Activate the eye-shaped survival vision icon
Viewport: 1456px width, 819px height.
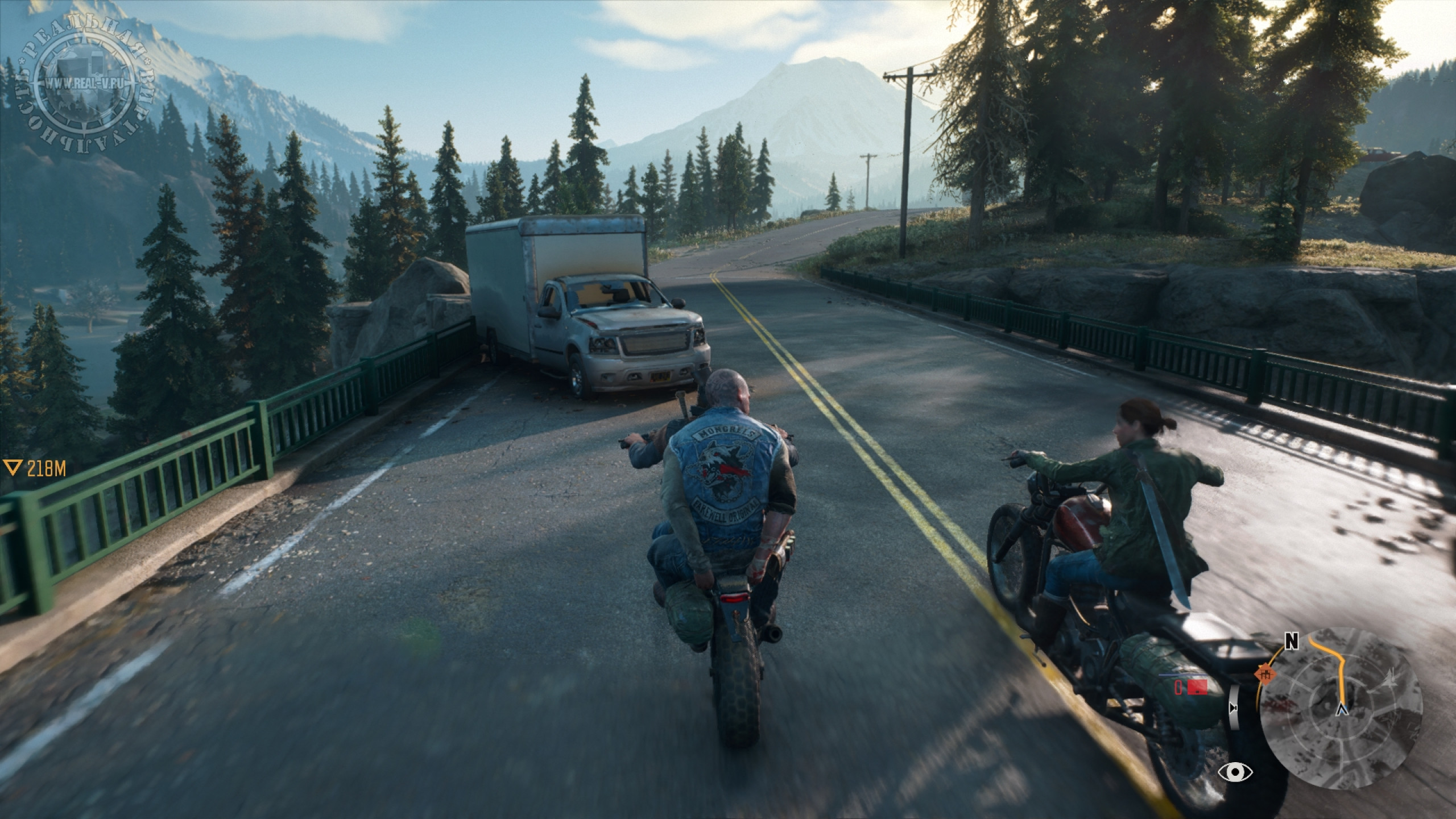click(x=1234, y=772)
